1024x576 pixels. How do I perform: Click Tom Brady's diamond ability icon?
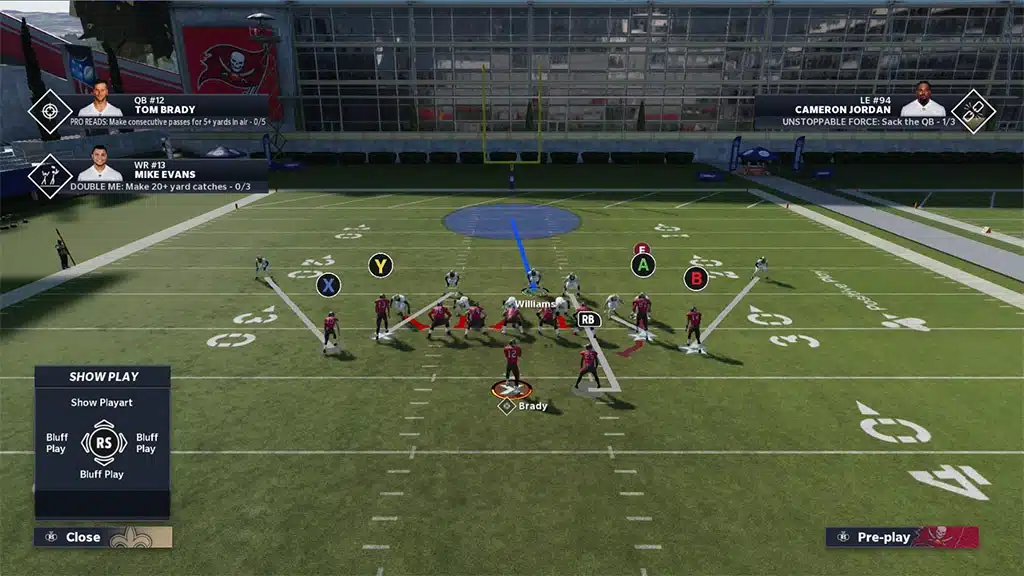coord(50,111)
